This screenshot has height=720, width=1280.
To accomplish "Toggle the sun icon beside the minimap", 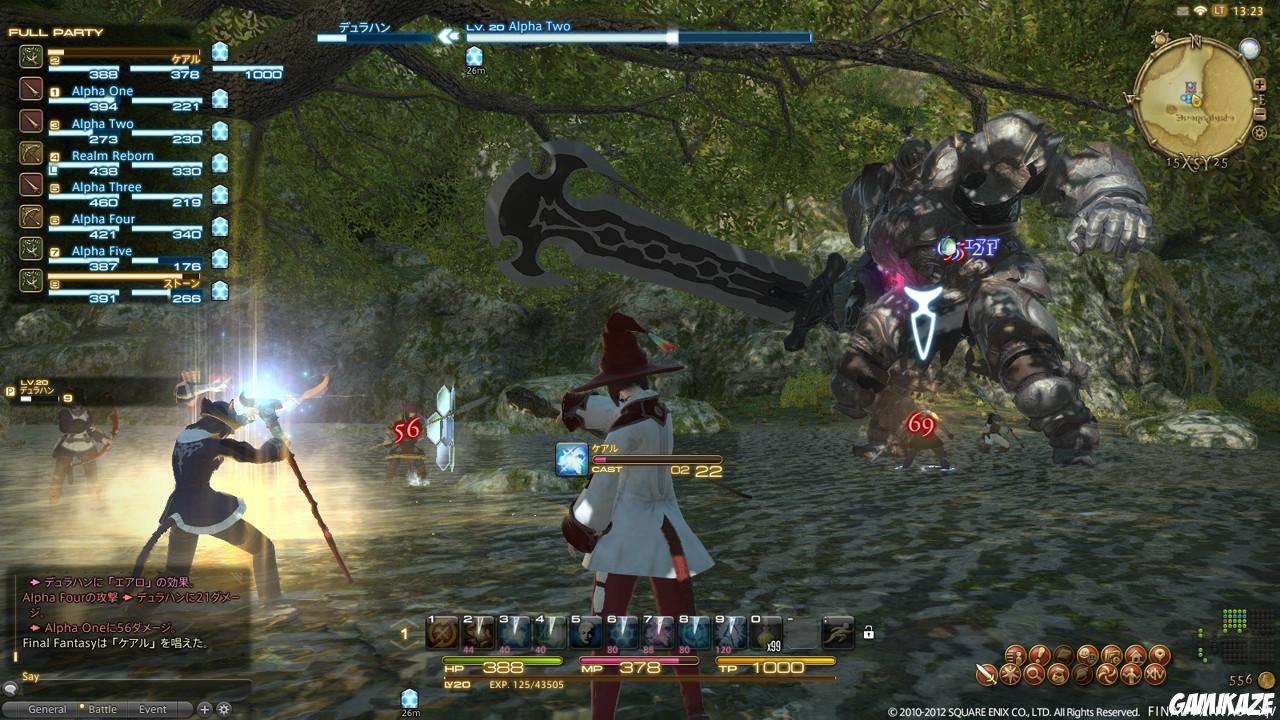I will click(x=1160, y=38).
